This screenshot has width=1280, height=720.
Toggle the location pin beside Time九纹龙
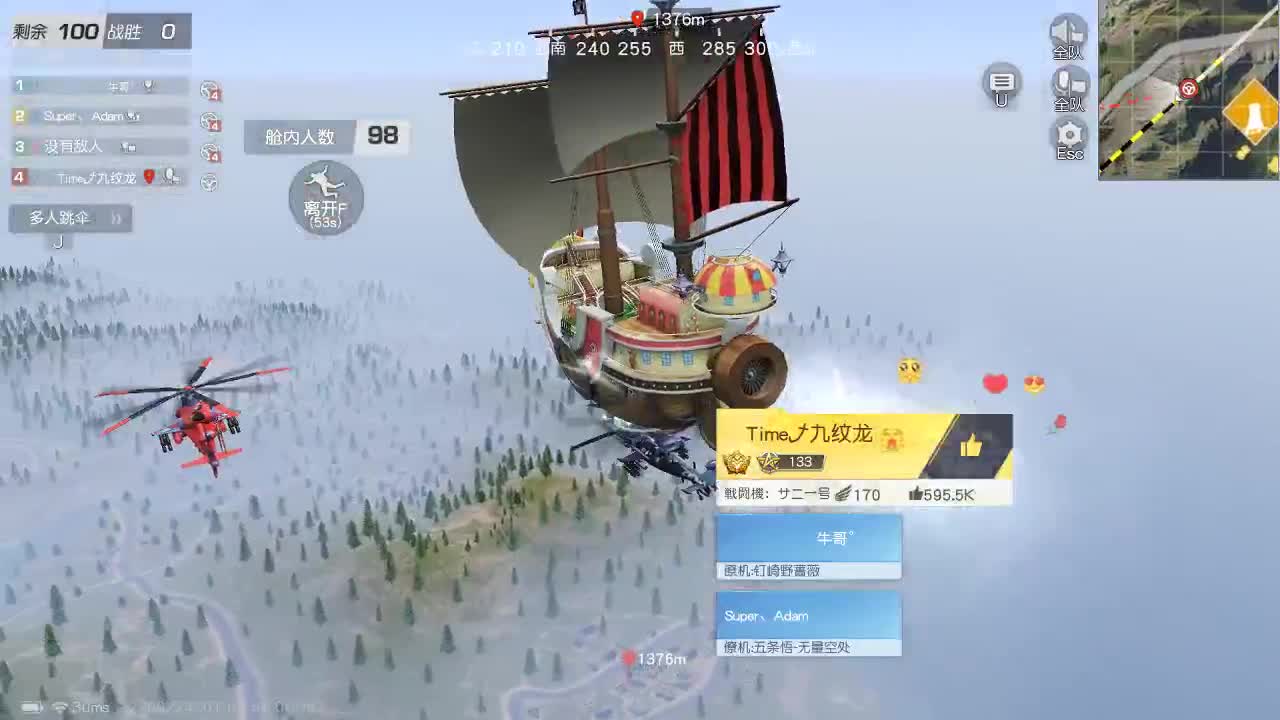(150, 178)
